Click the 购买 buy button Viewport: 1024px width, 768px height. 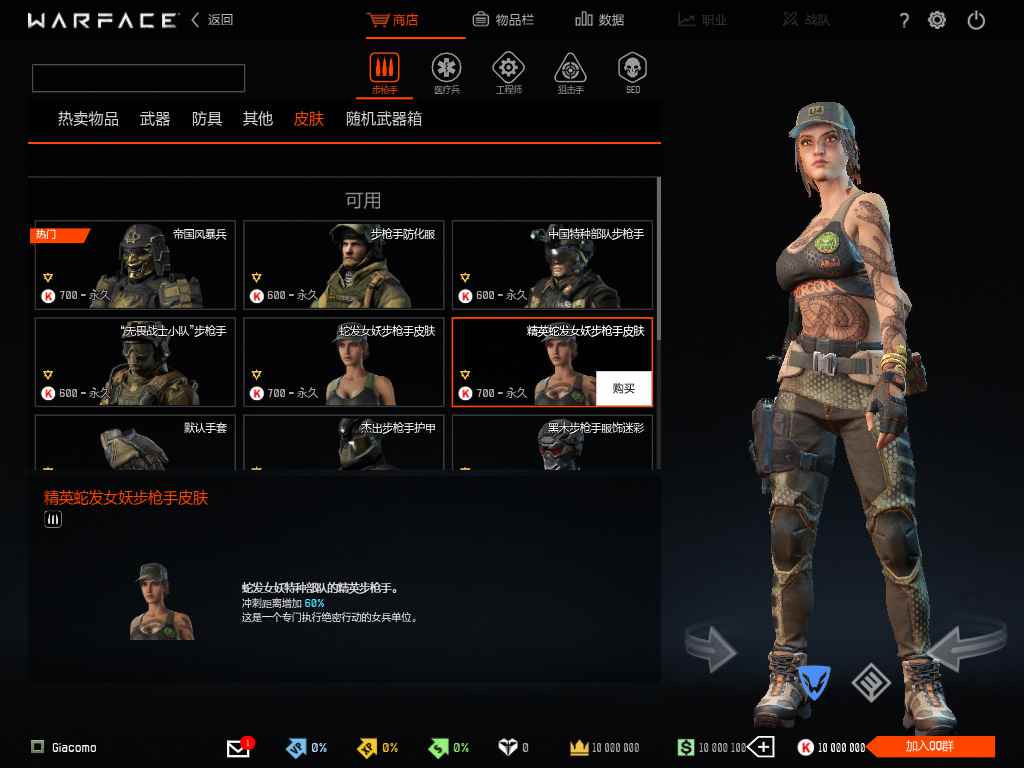click(623, 388)
